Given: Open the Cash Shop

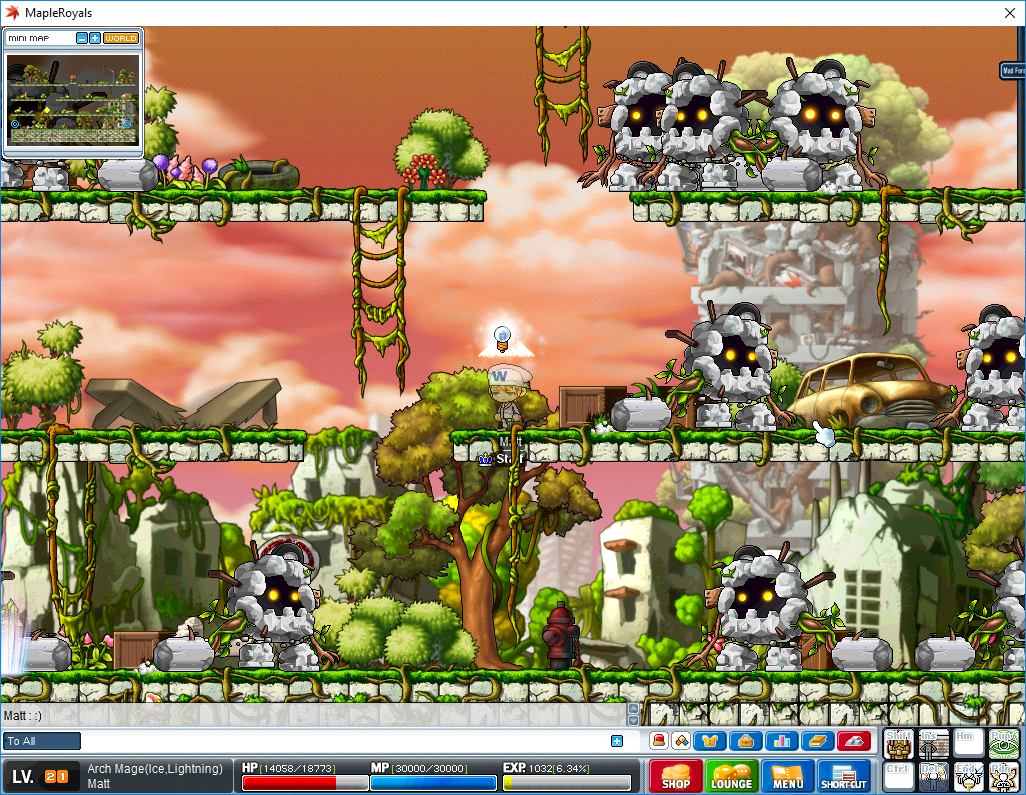Looking at the screenshot, I should 675,777.
